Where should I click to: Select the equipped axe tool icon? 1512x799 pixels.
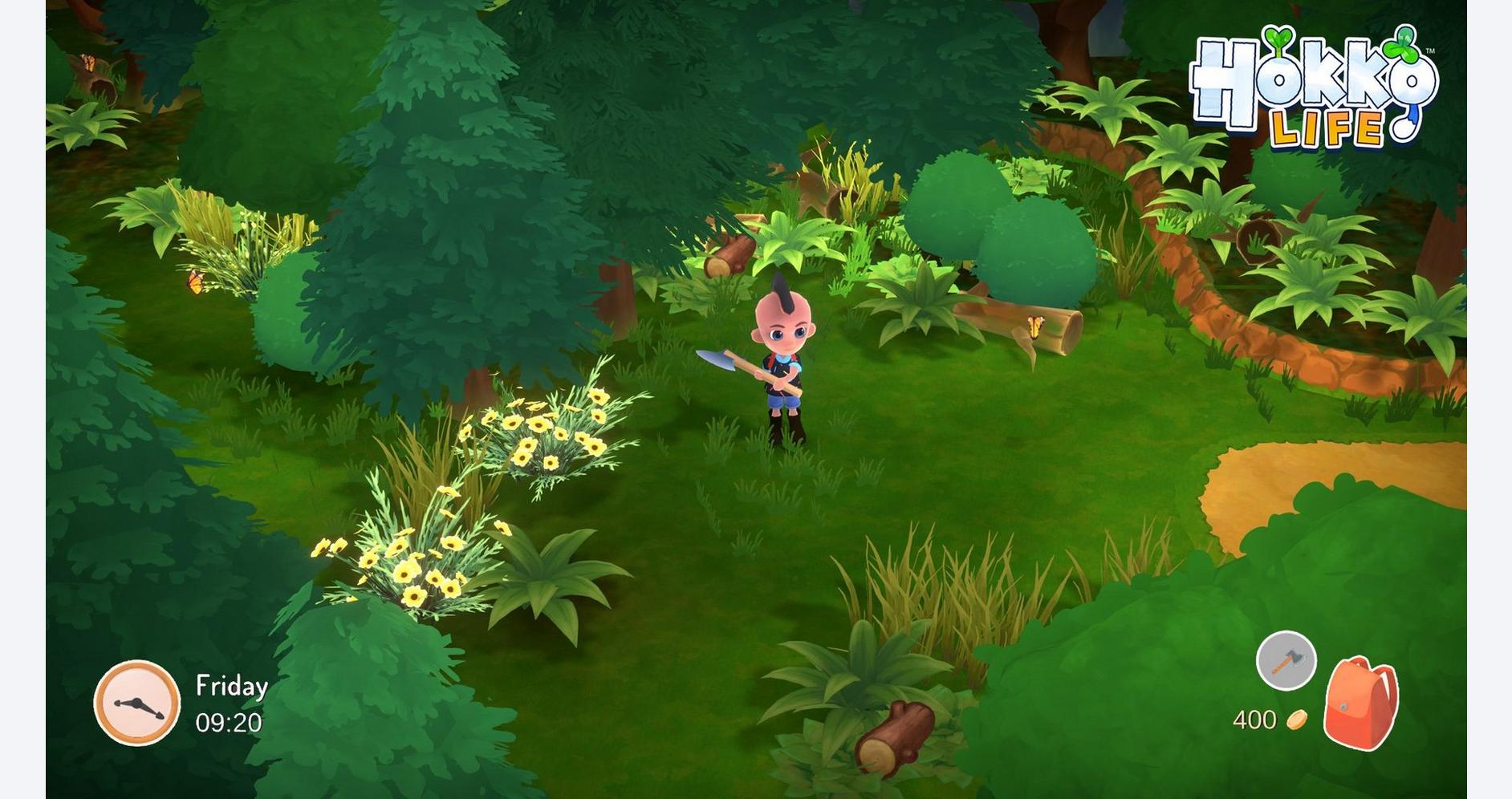click(x=1286, y=661)
